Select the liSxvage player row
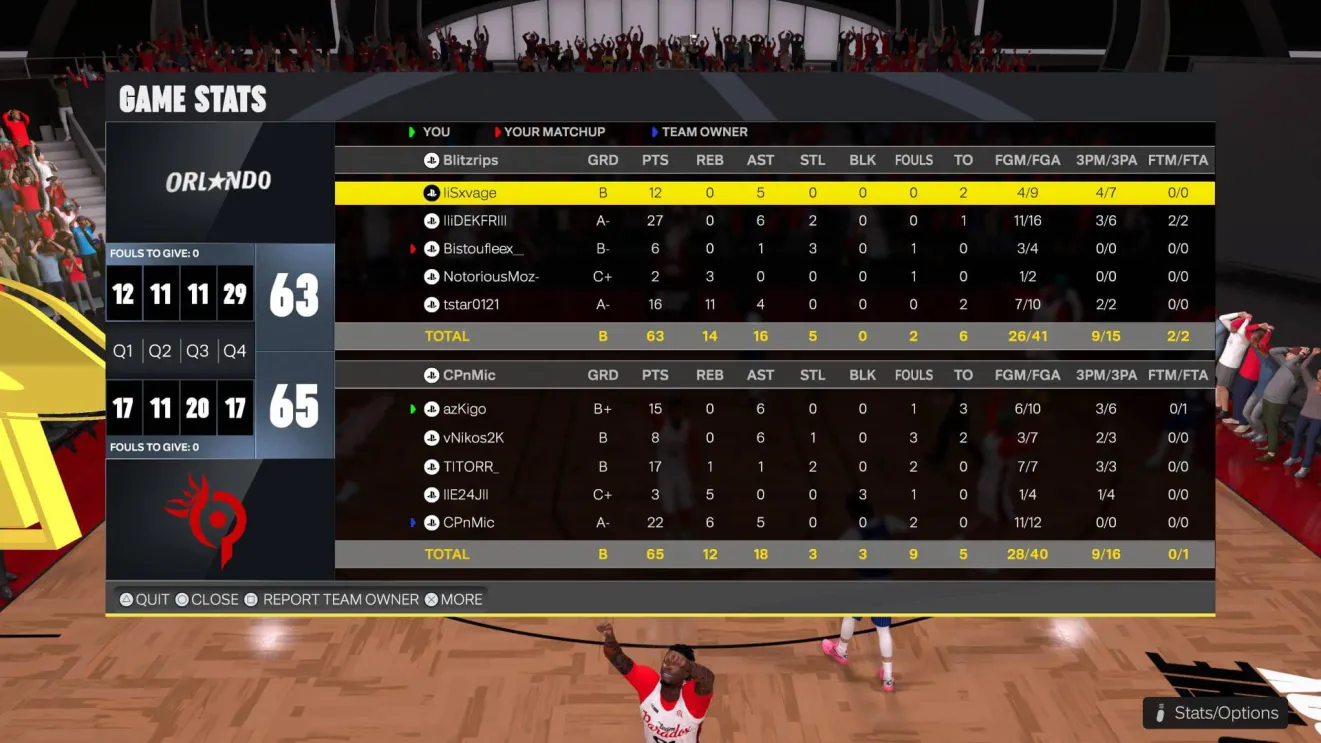 470,193
